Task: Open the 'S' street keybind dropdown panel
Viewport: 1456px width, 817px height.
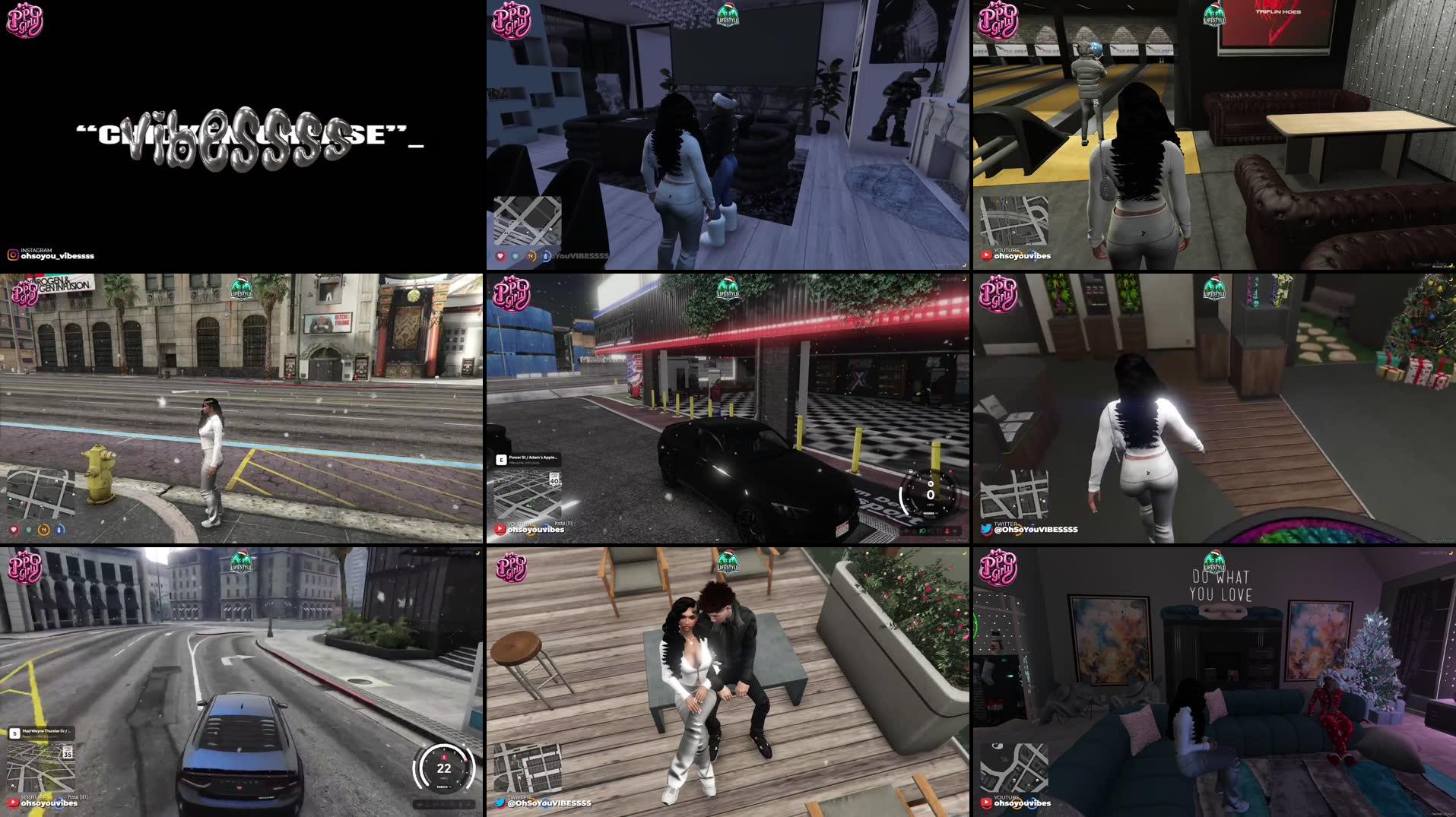Action: (x=13, y=733)
